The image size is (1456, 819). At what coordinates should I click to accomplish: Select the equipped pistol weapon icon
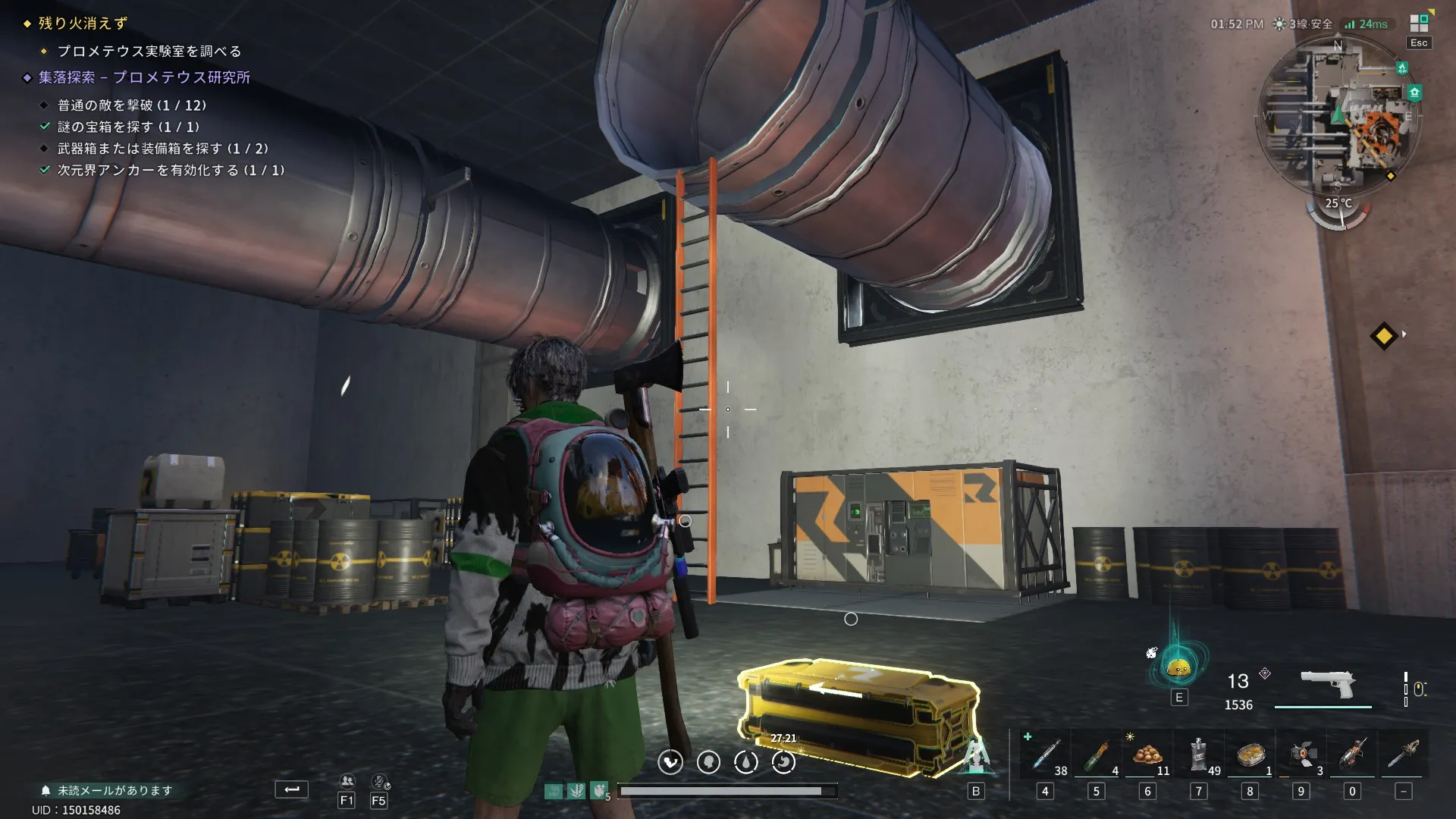[x=1327, y=684]
